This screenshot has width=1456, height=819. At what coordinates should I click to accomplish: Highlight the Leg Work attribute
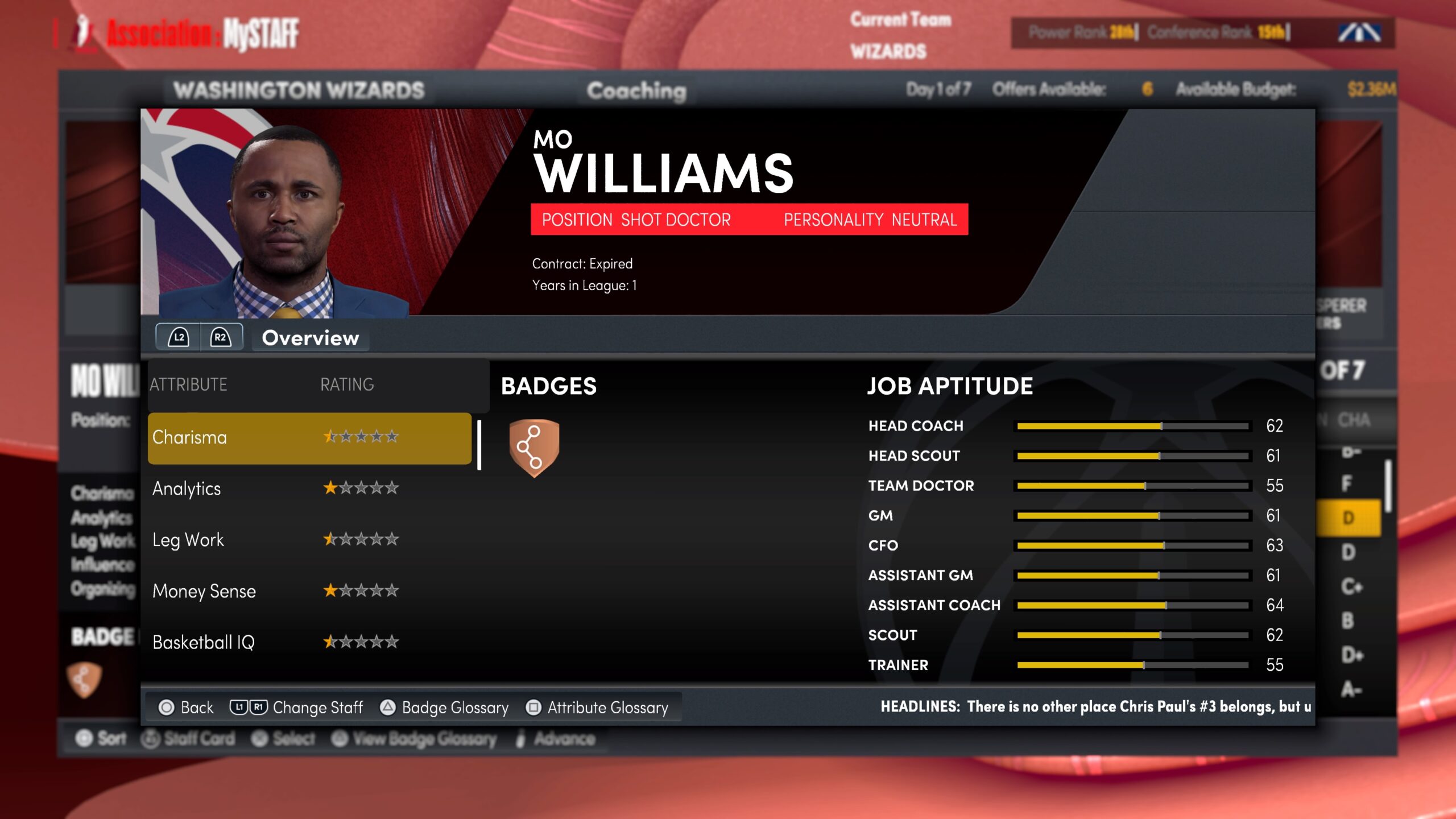[x=309, y=540]
